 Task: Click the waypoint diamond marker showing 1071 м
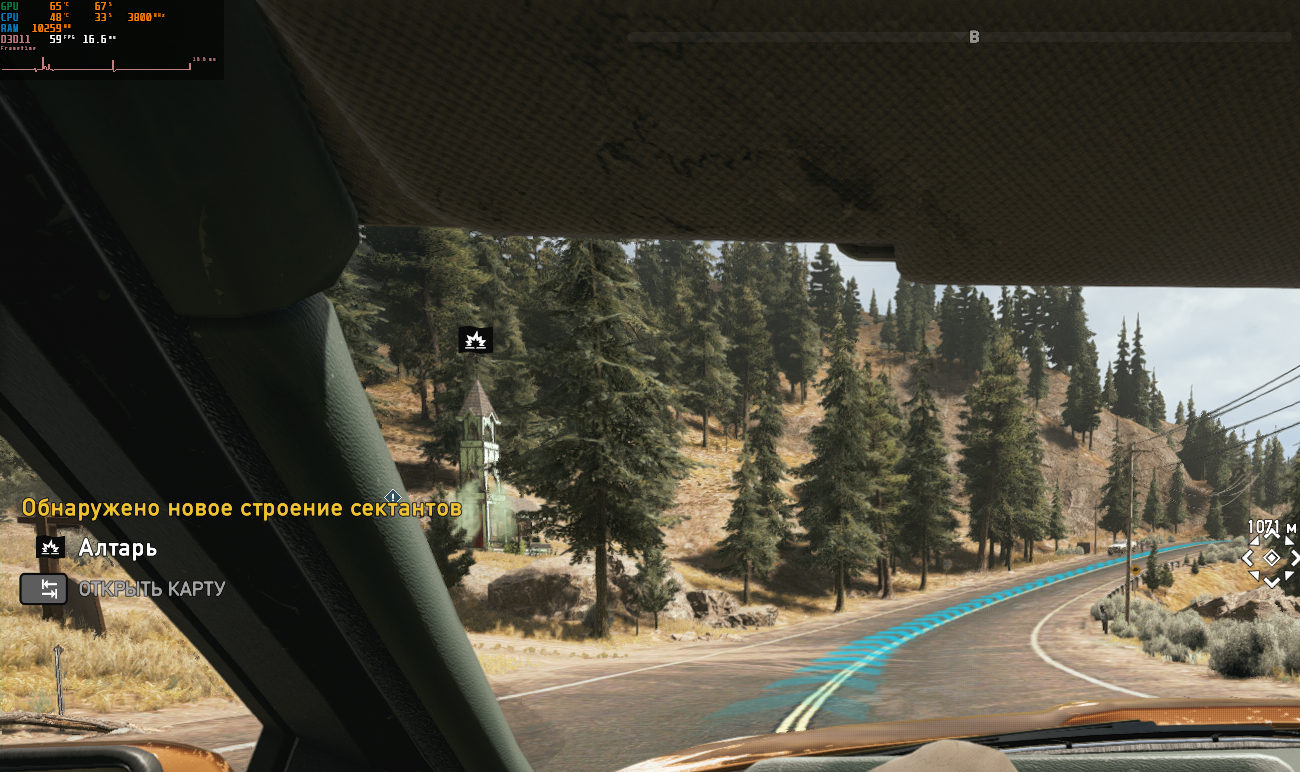click(1271, 557)
